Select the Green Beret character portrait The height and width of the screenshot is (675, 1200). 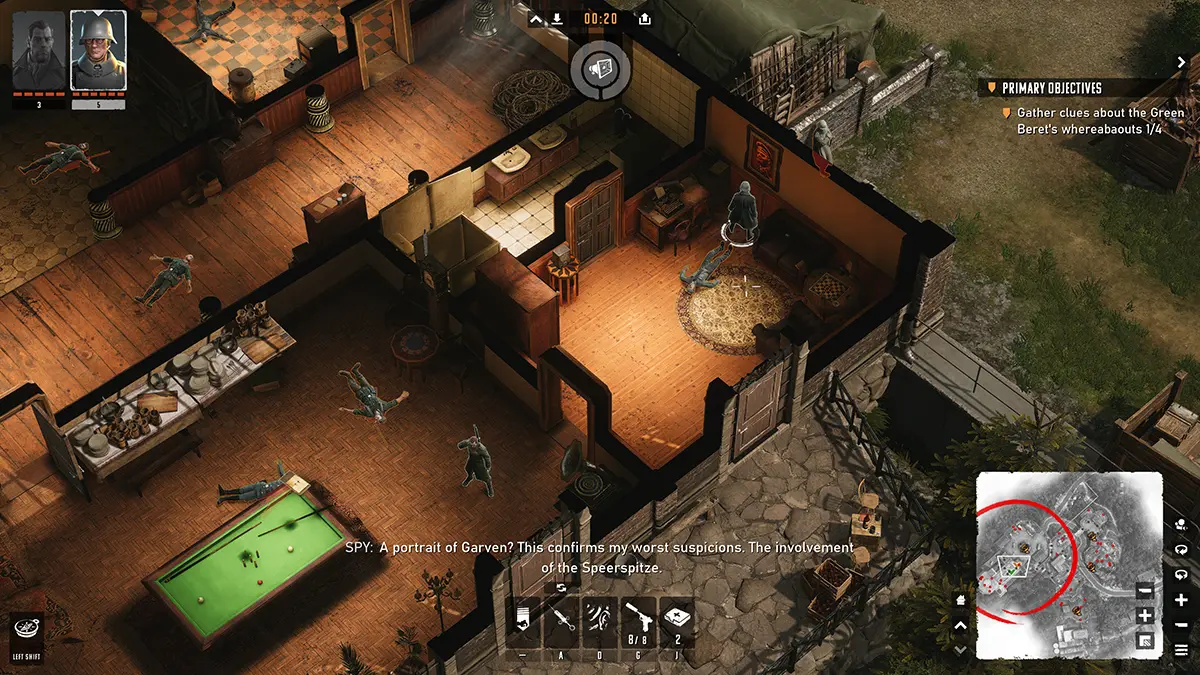click(x=39, y=50)
